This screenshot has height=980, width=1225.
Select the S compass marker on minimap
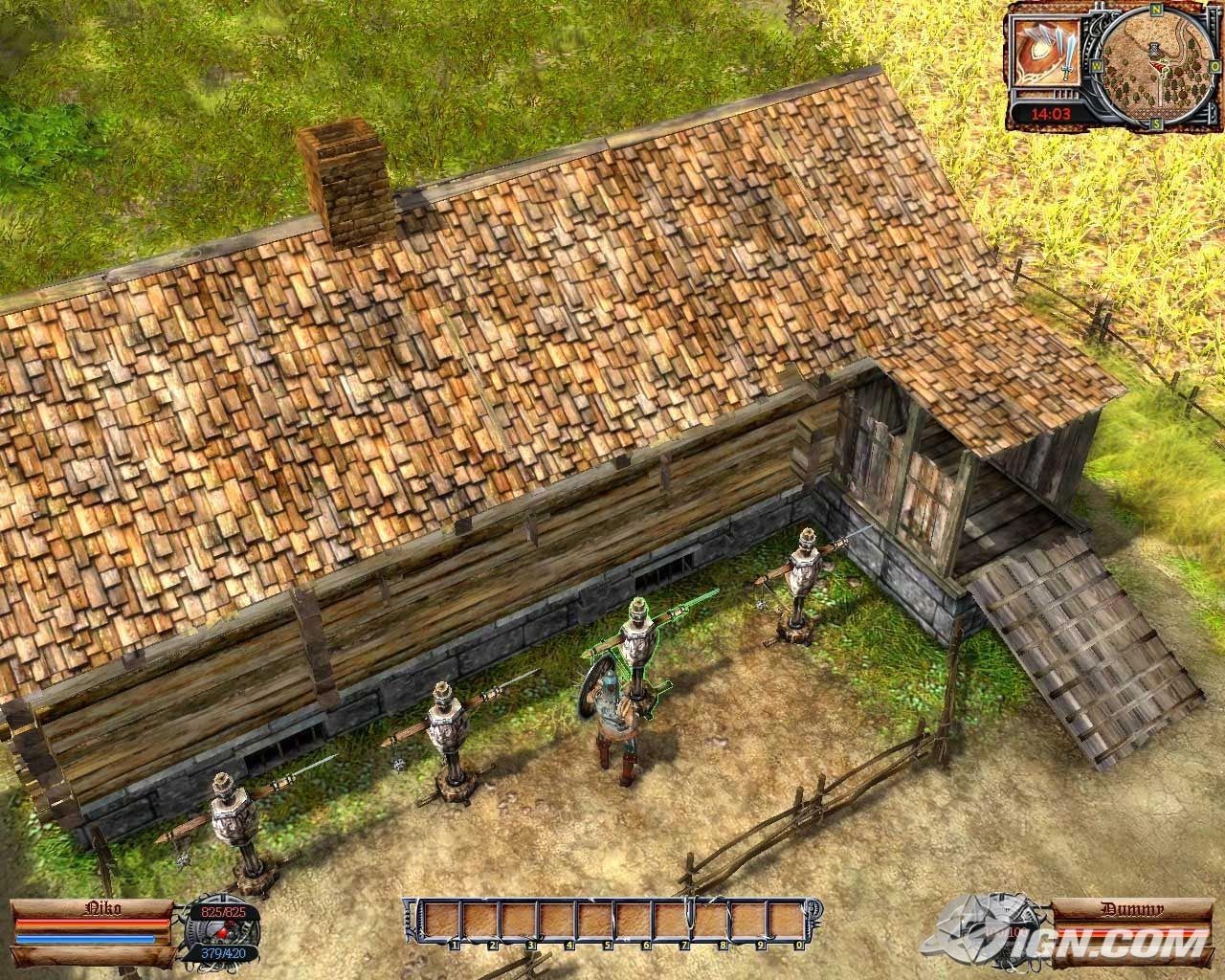coord(1156,122)
